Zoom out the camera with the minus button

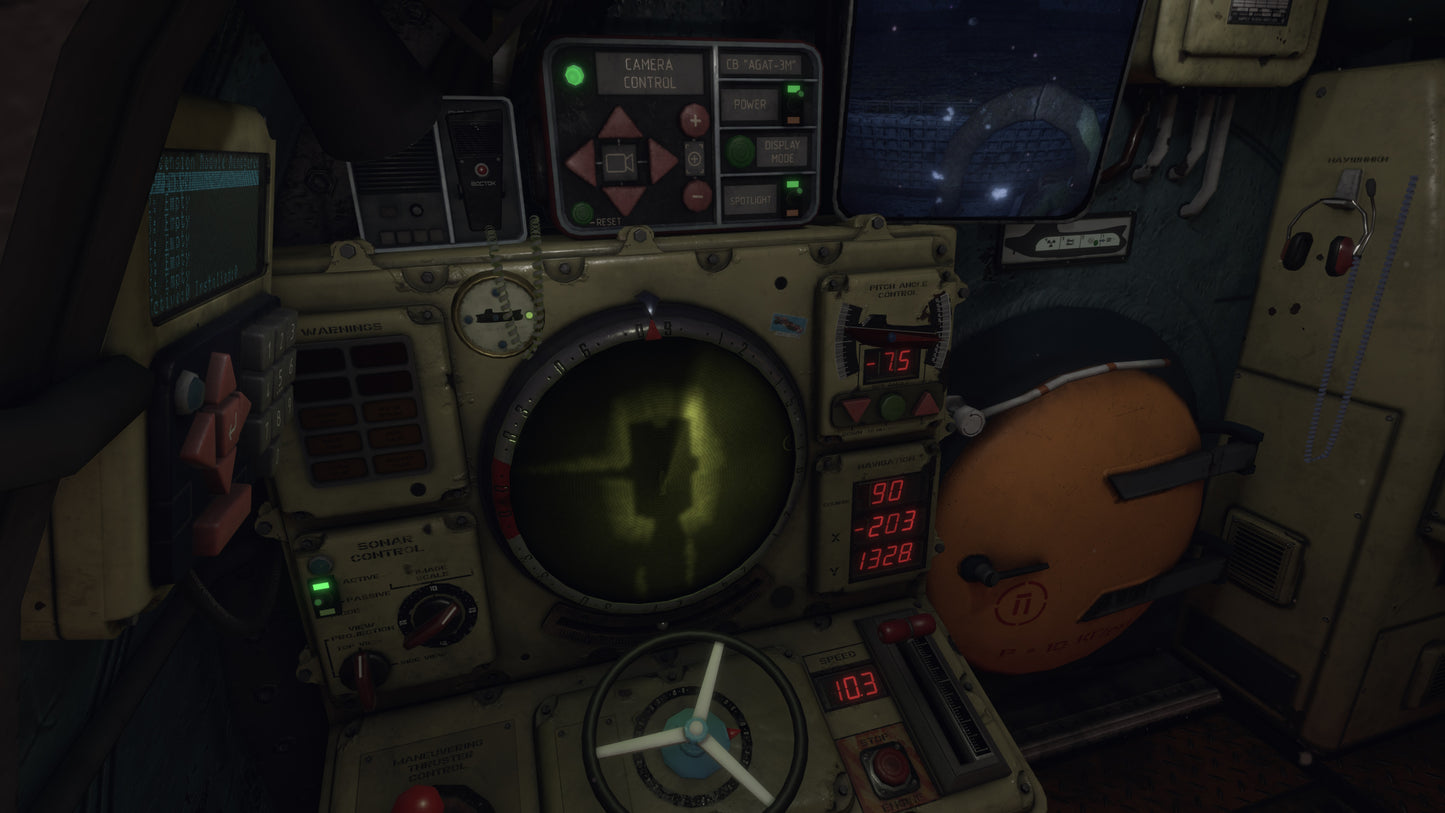pyautogui.click(x=697, y=195)
